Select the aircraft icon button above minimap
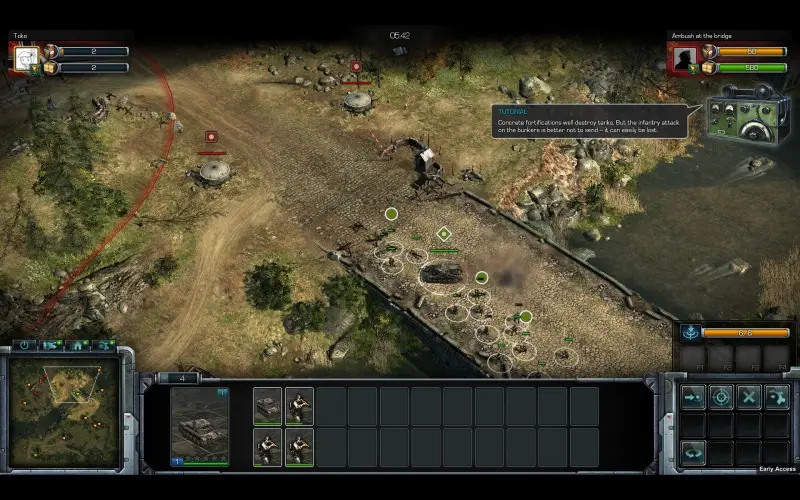The width and height of the screenshot is (800, 500). 102,346
